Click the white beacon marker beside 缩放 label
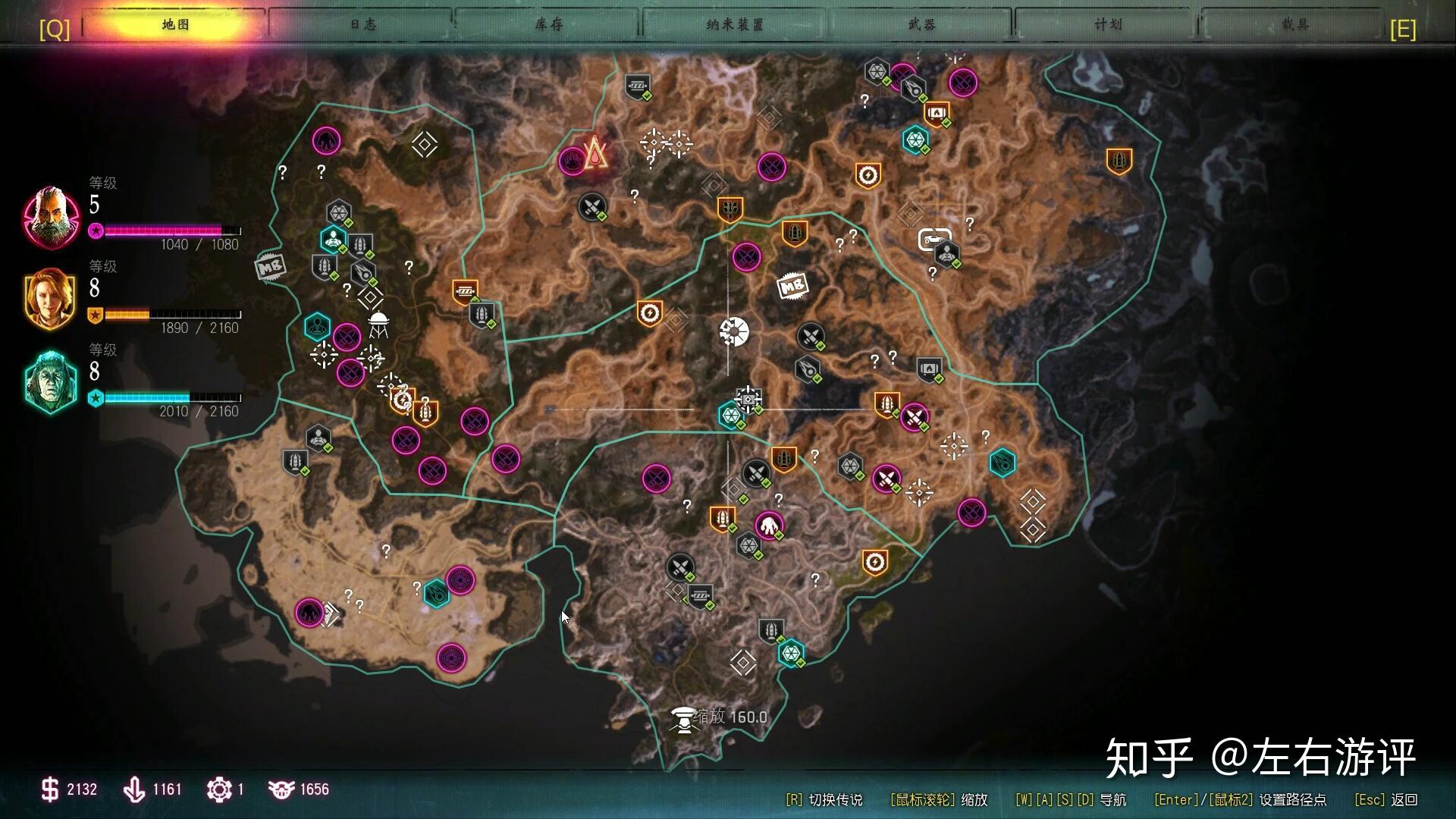The height and width of the screenshot is (819, 1456). 683,719
